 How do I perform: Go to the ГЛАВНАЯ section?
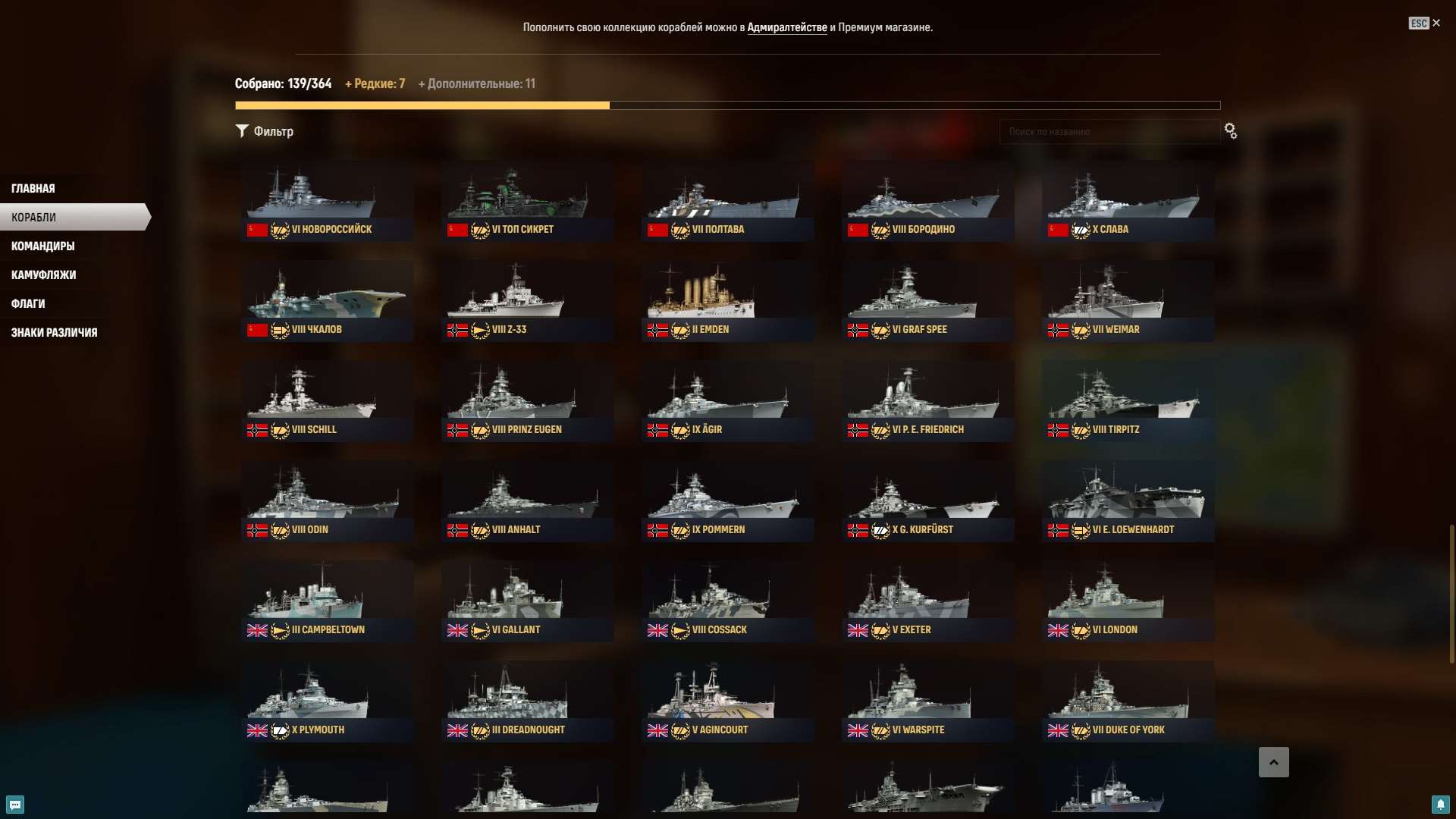(x=33, y=187)
